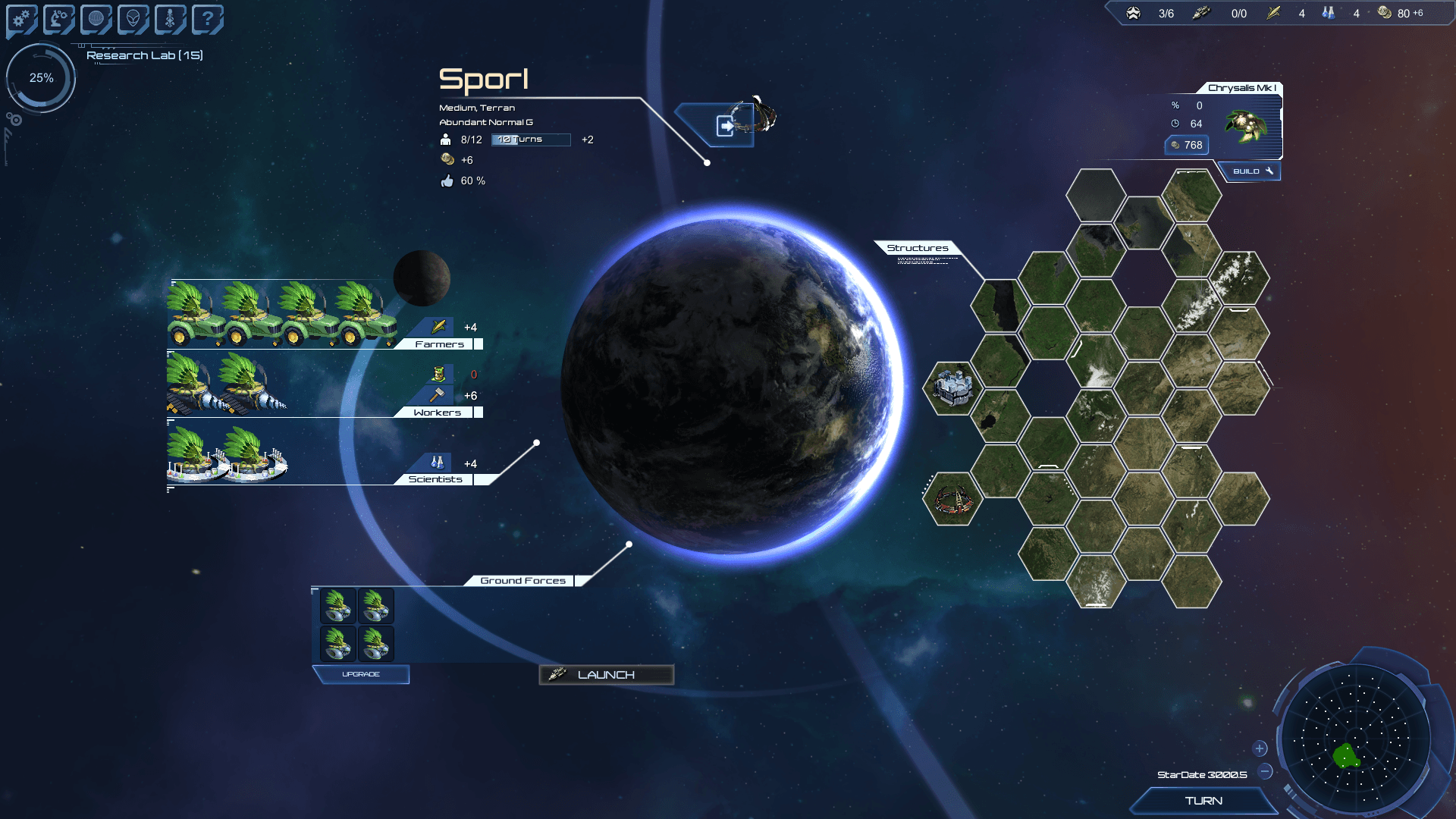
Task: Open the alien head diplomacy screen
Action: point(133,19)
